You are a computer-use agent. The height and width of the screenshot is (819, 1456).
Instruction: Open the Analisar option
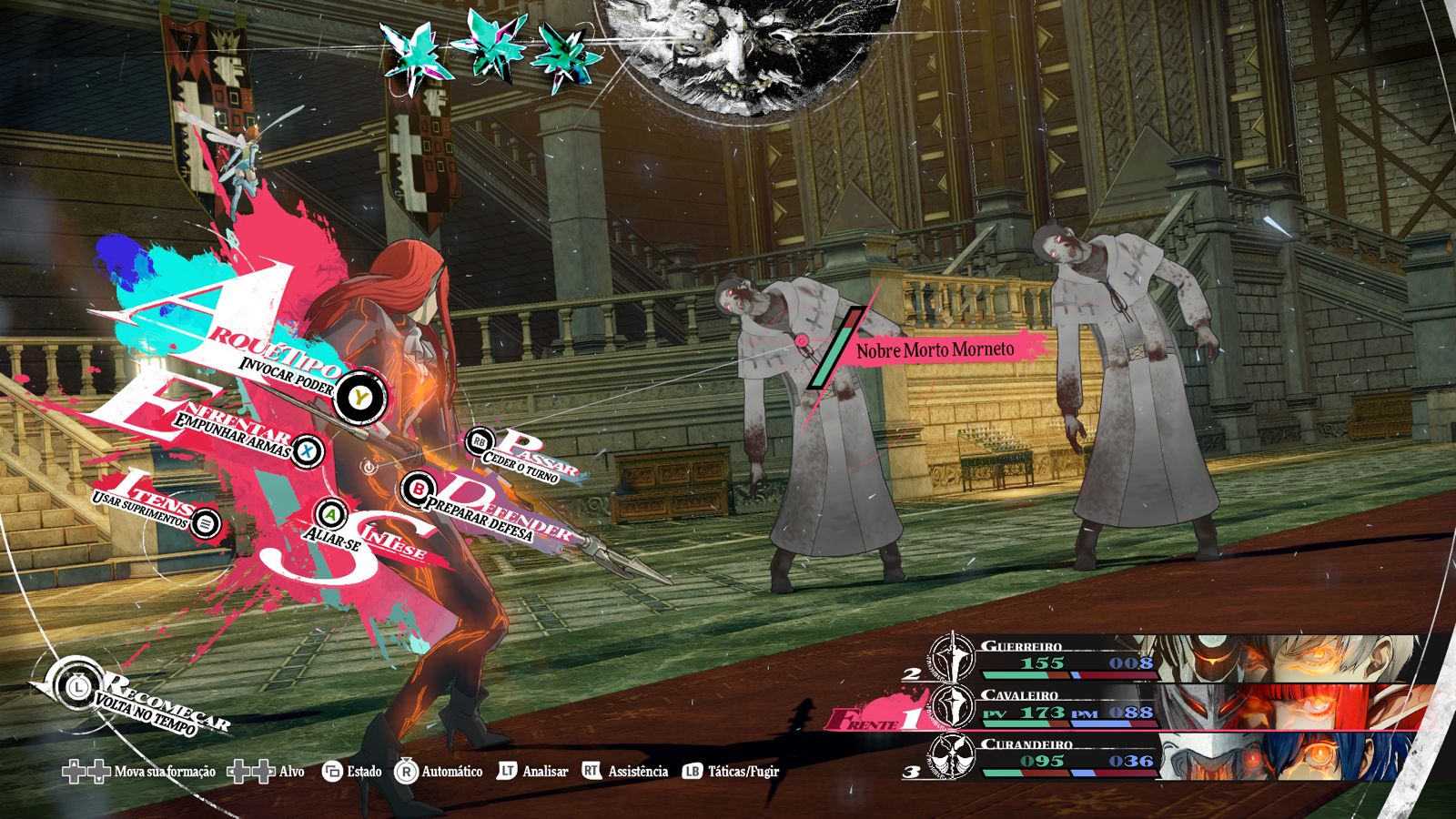click(x=533, y=772)
